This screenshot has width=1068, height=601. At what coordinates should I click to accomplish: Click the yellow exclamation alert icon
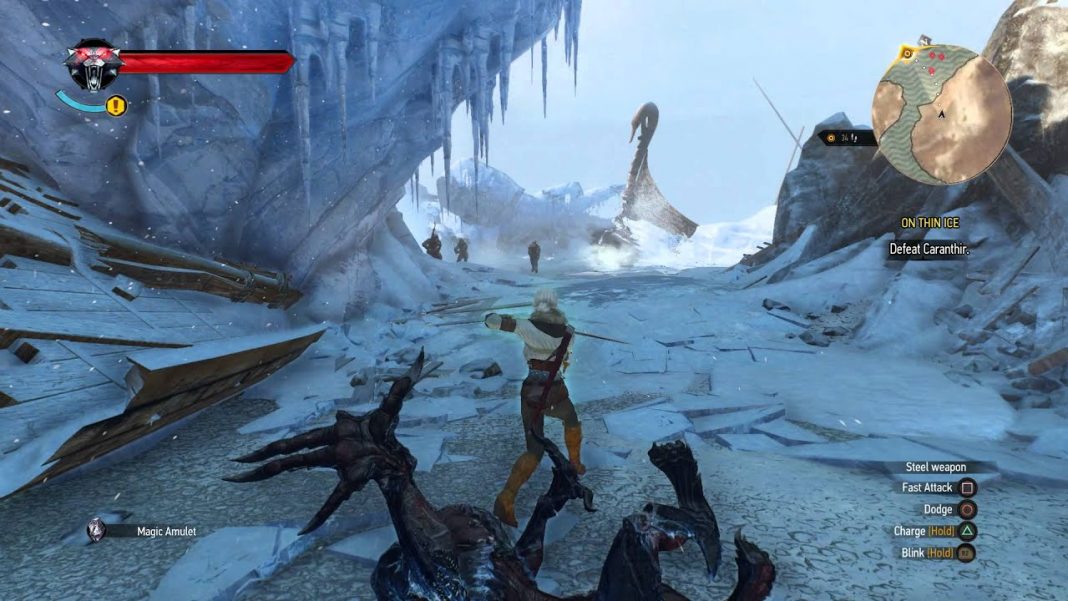[x=116, y=104]
